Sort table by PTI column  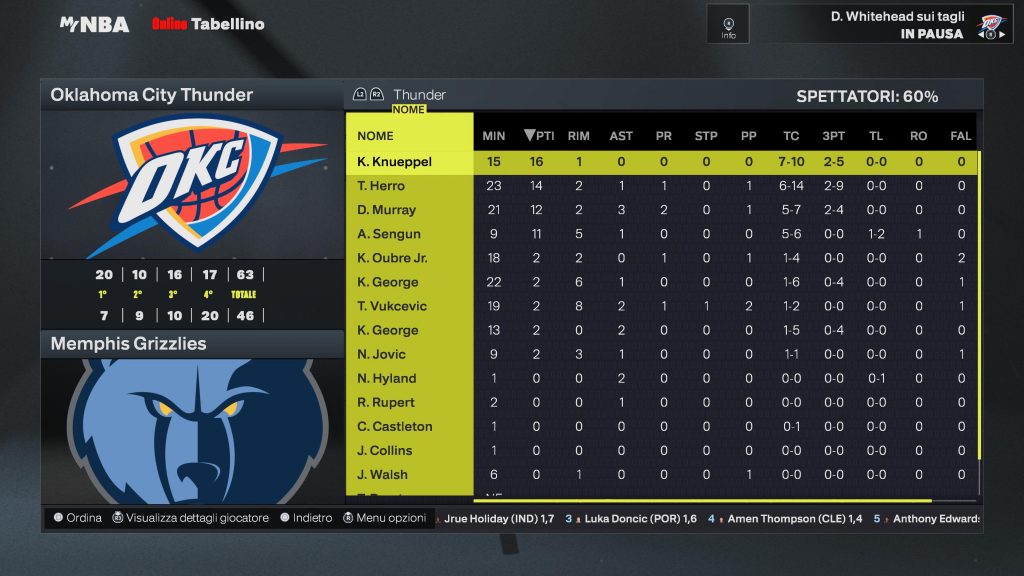click(x=539, y=136)
